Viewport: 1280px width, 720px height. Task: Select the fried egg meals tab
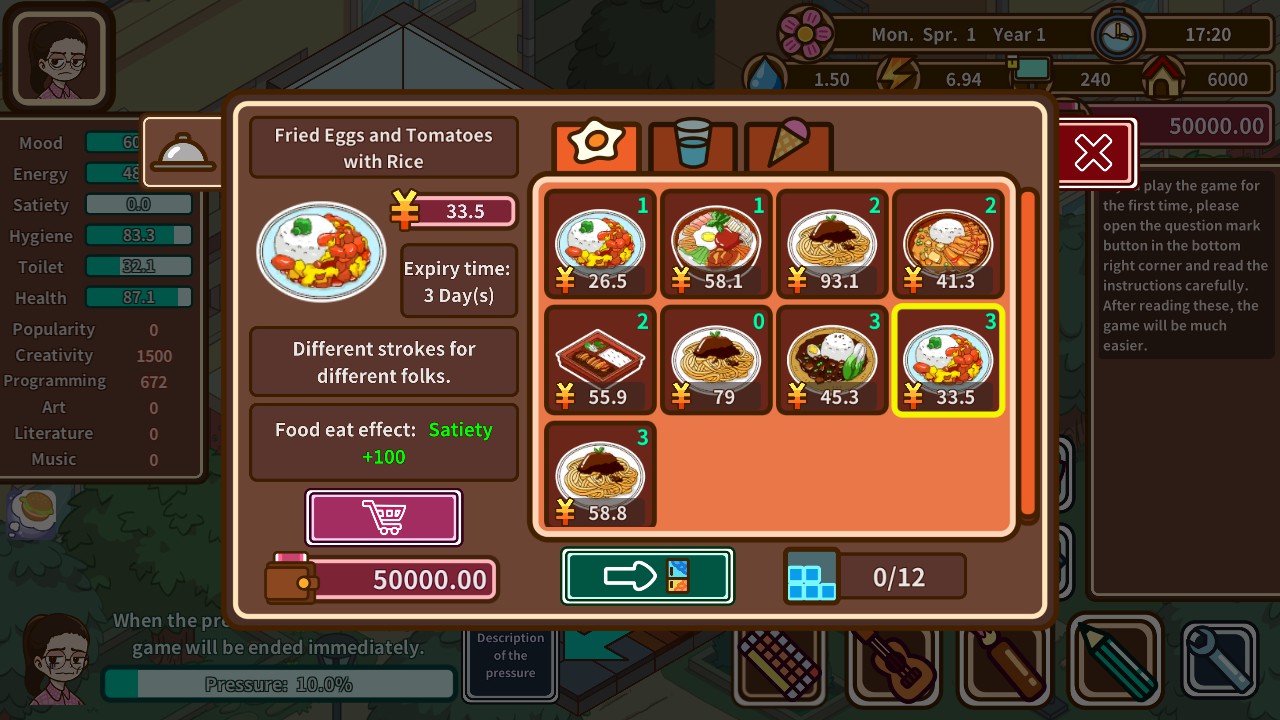tap(596, 147)
